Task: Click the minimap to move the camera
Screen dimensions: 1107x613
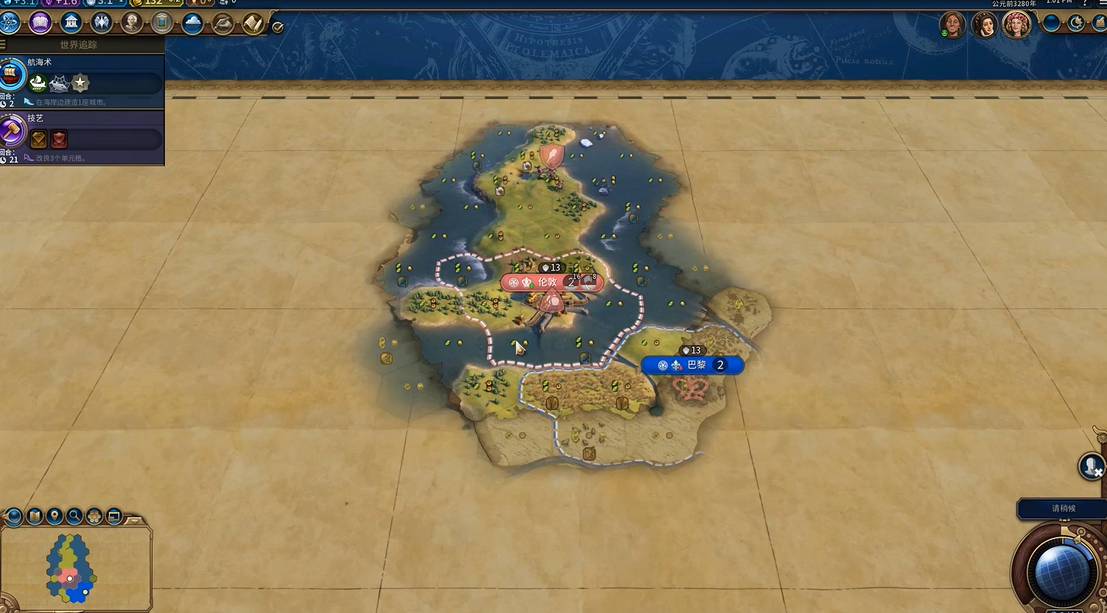Action: pos(70,568)
